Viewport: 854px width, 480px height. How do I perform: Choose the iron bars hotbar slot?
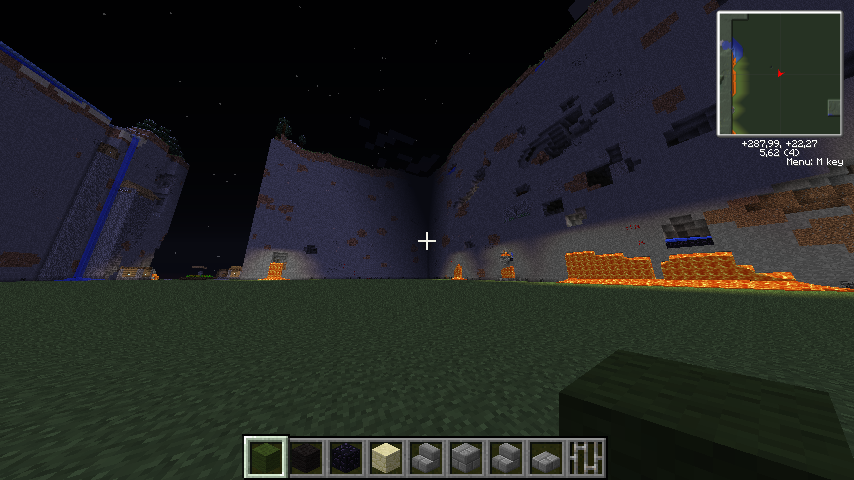(586, 457)
